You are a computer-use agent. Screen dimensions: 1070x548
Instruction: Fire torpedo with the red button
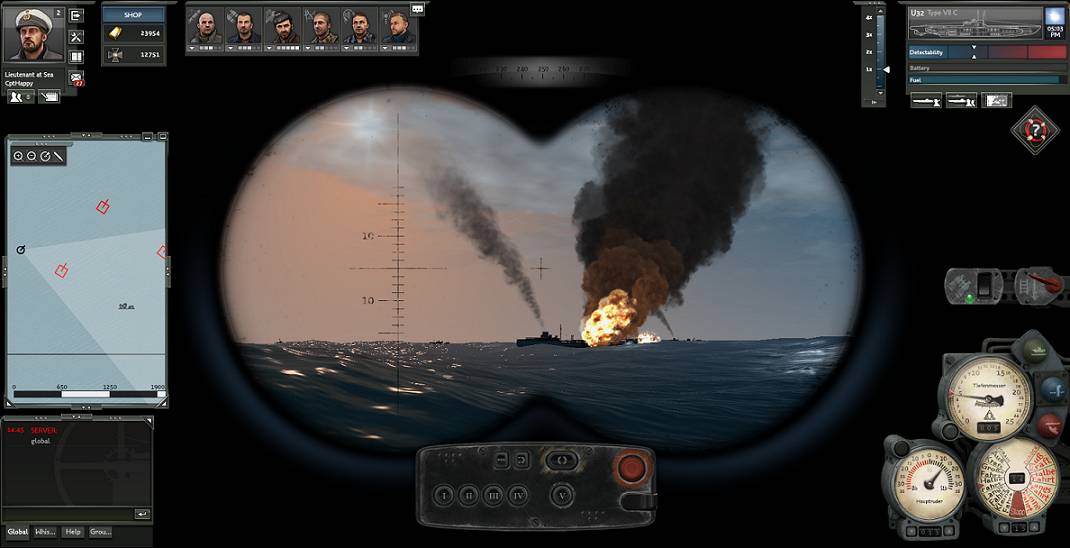tap(631, 467)
